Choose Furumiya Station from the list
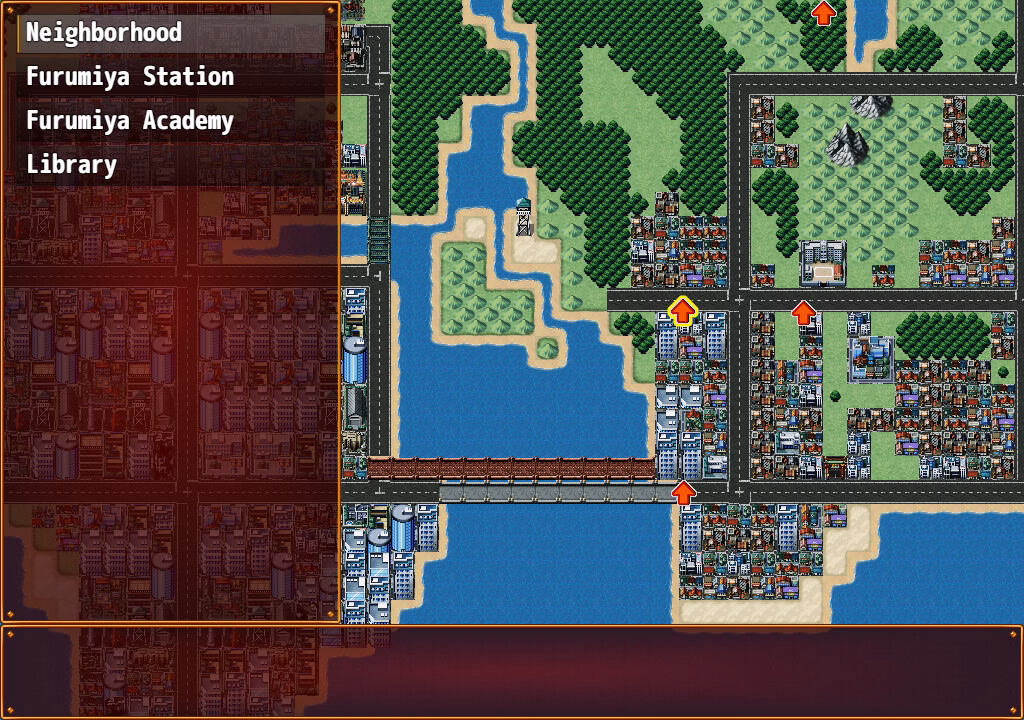1024x720 pixels. 130,77
